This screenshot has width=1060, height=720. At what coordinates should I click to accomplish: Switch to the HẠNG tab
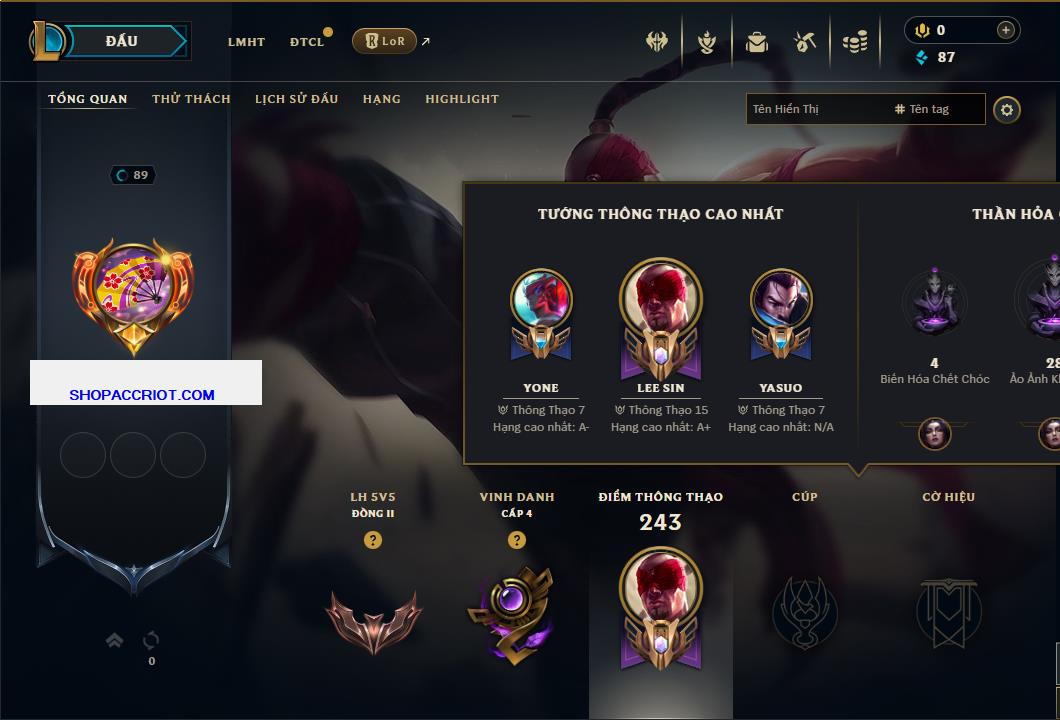click(381, 99)
